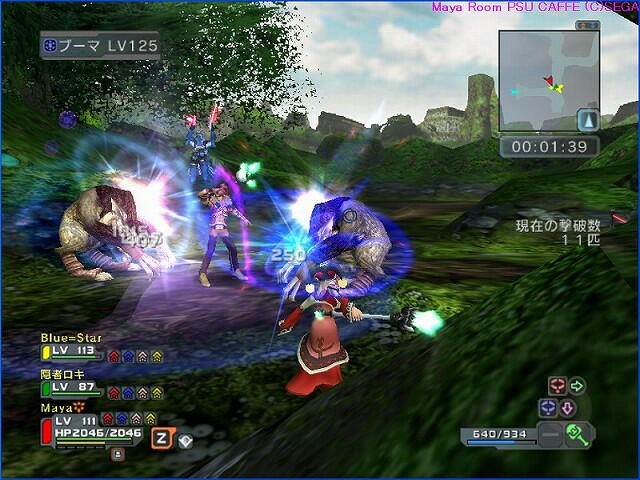
Task: Select the ブーマ LV125 target panel
Action: (99, 46)
